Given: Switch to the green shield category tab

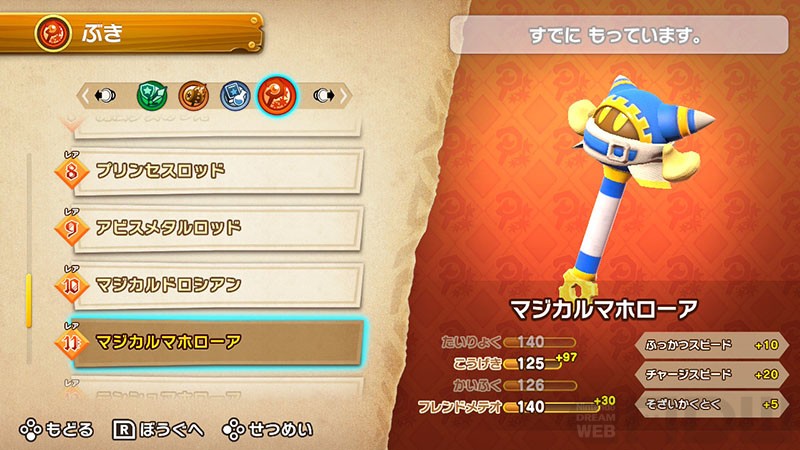Looking at the screenshot, I should click(151, 95).
